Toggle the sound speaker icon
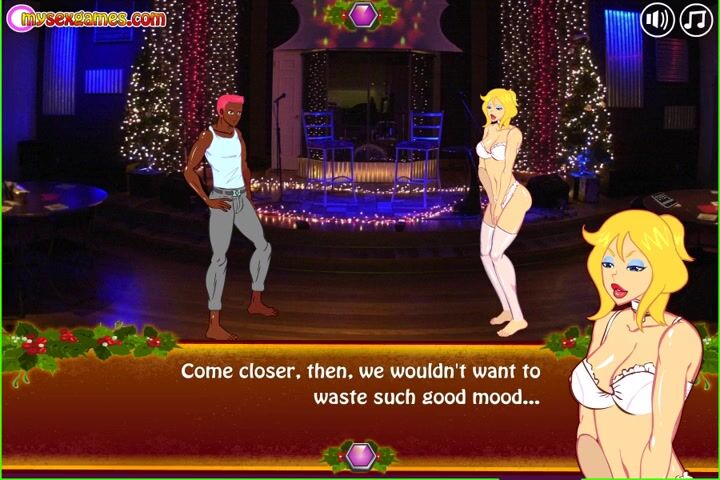The height and width of the screenshot is (480, 720). pyautogui.click(x=657, y=20)
